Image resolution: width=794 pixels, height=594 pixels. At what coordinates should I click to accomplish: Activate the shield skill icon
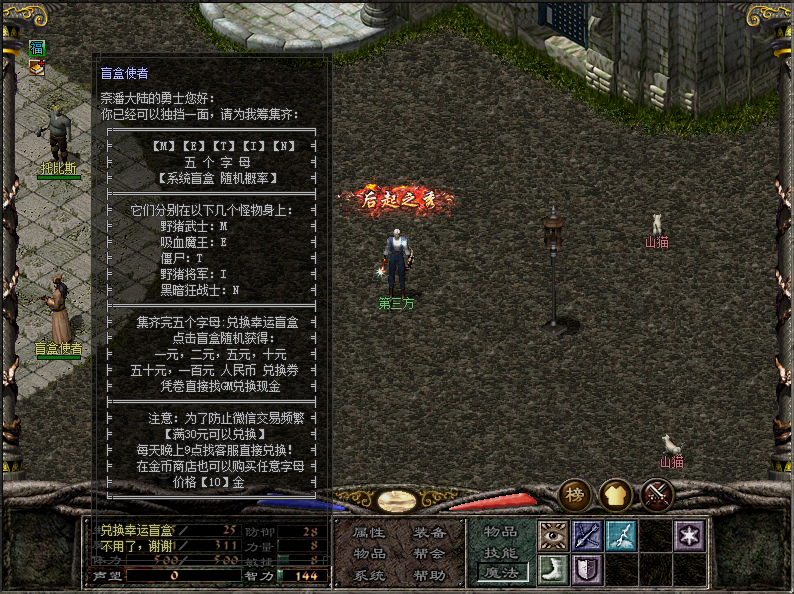click(587, 570)
